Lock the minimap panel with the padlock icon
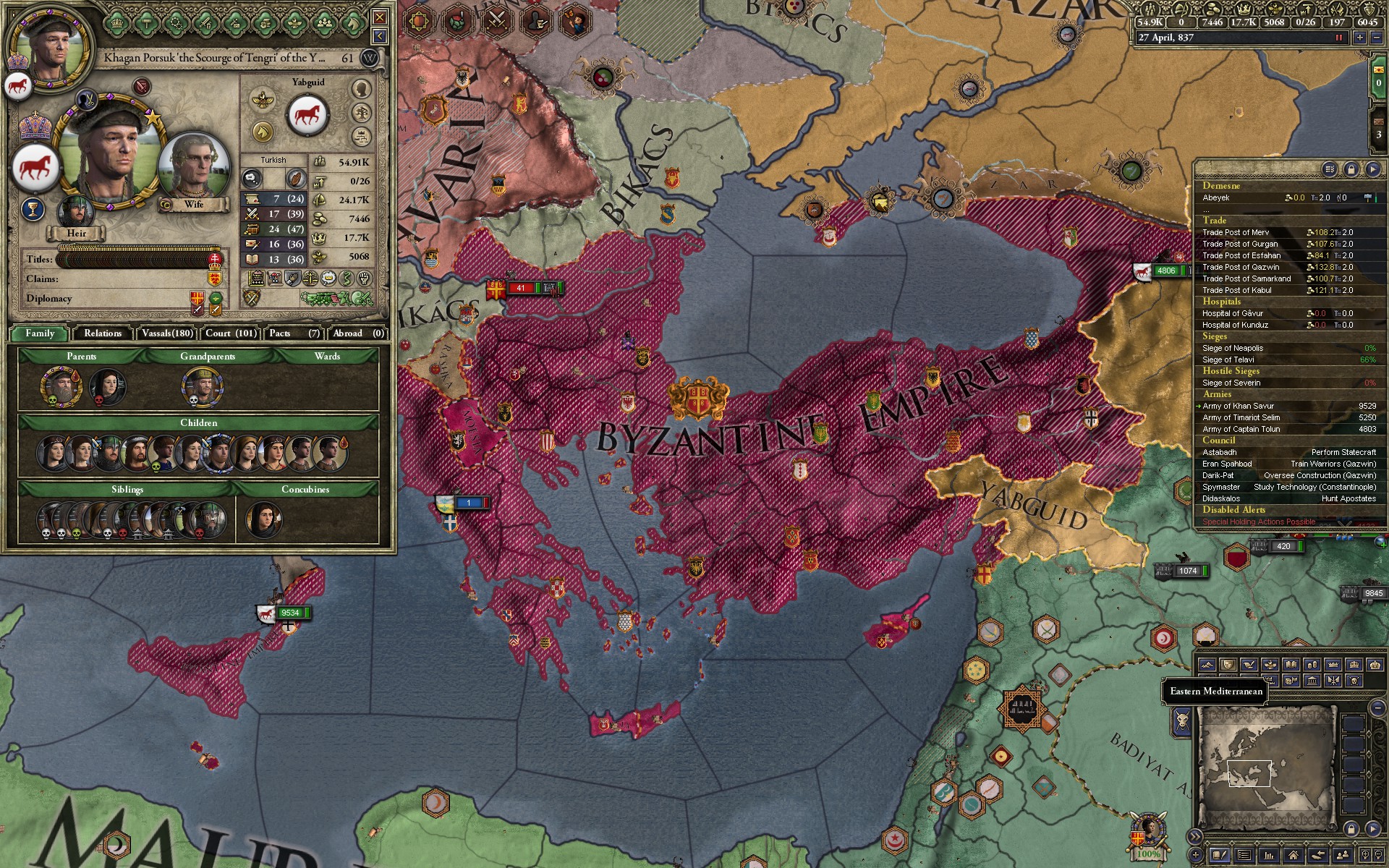Viewport: 1389px width, 868px height. (1351, 829)
